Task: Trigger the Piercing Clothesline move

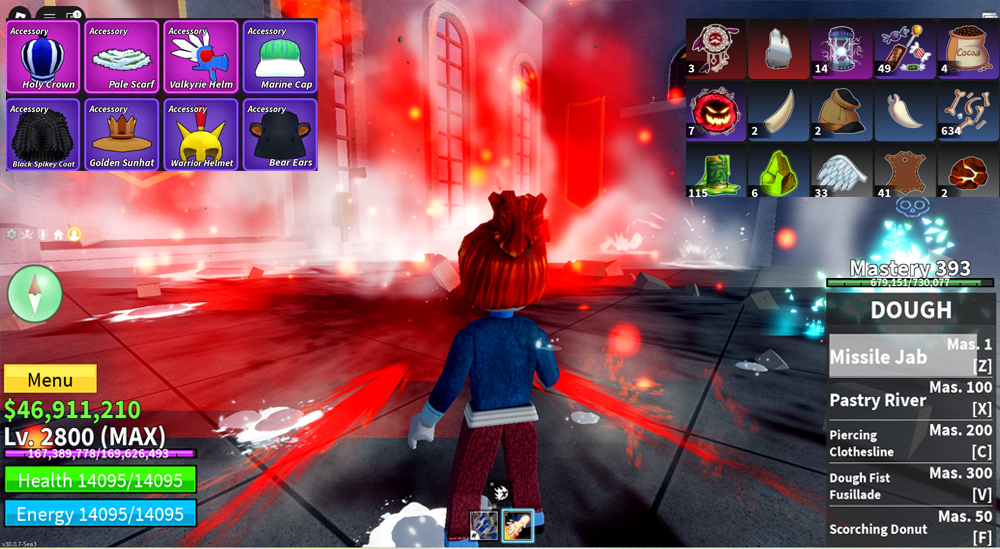Action: [x=910, y=441]
